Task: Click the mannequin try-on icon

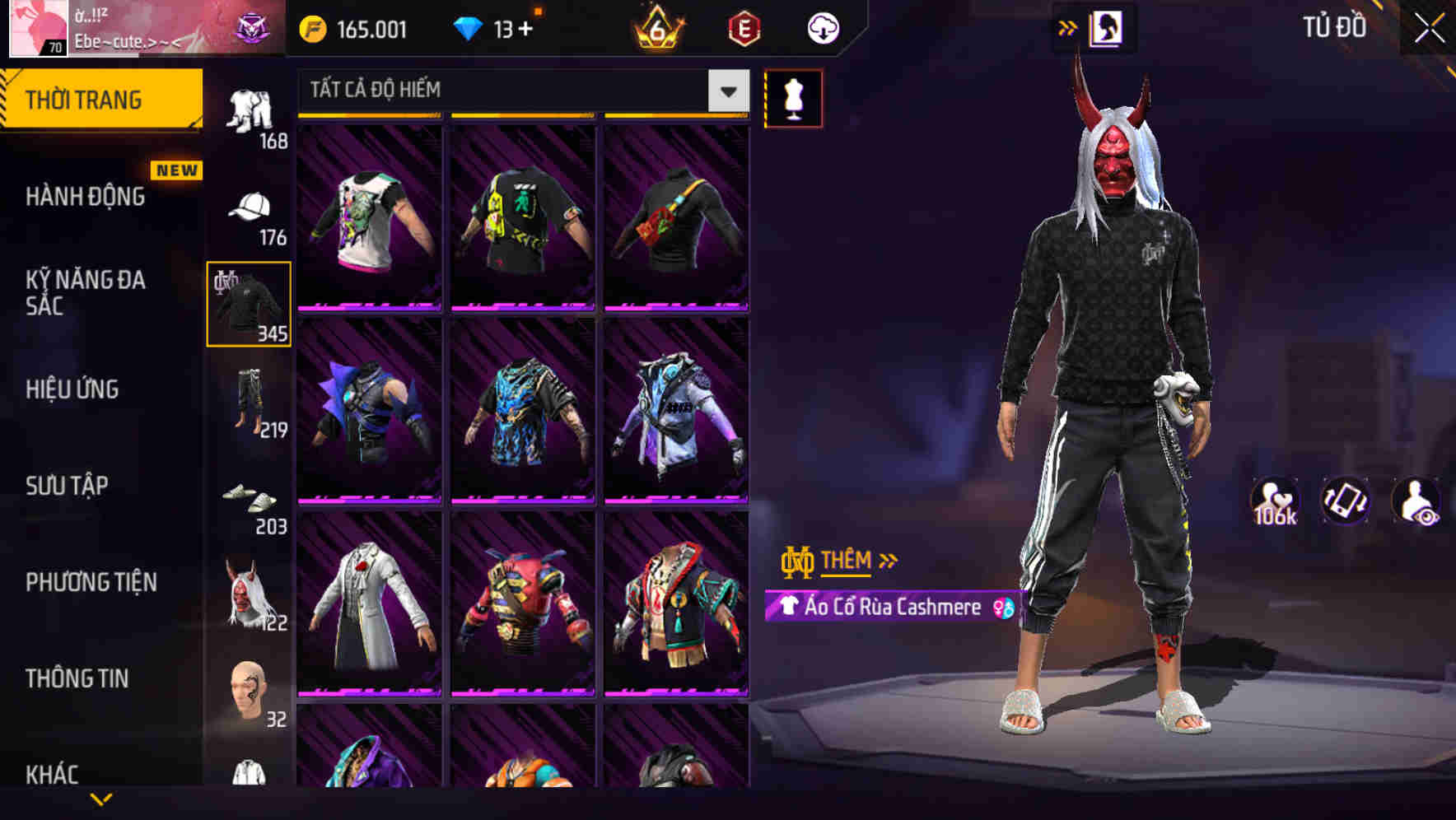Action: [793, 97]
